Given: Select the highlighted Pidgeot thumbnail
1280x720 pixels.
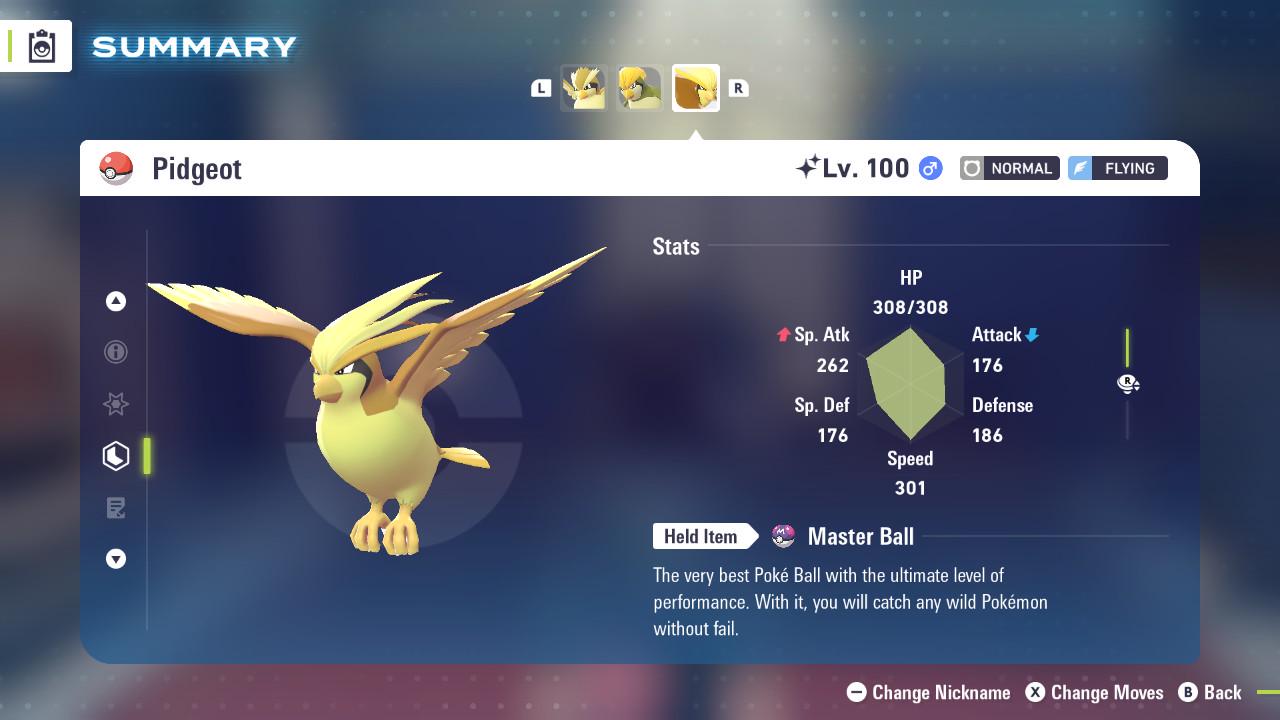Looking at the screenshot, I should [x=696, y=88].
